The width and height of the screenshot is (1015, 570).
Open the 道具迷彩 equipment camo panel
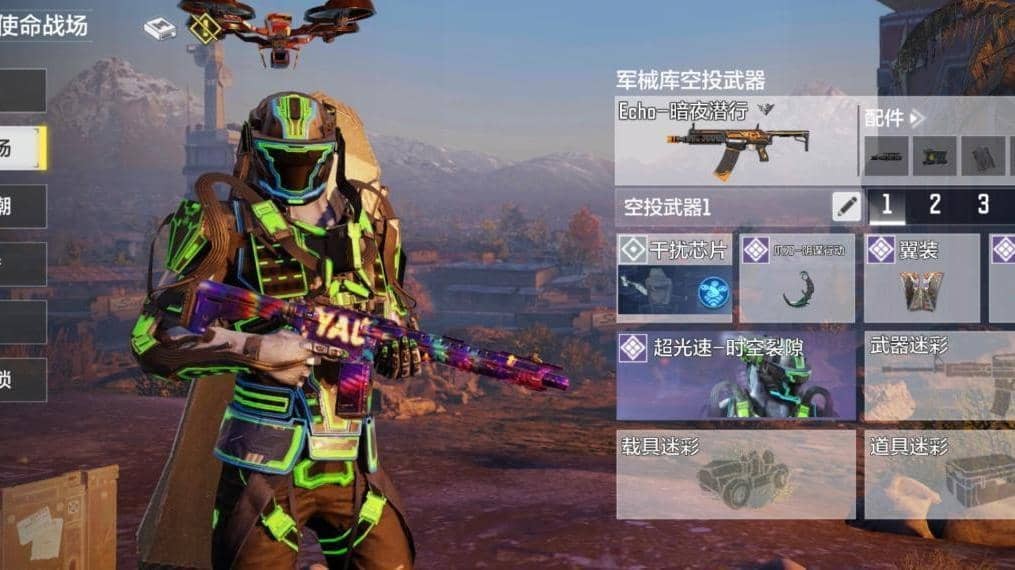pyautogui.click(x=939, y=474)
